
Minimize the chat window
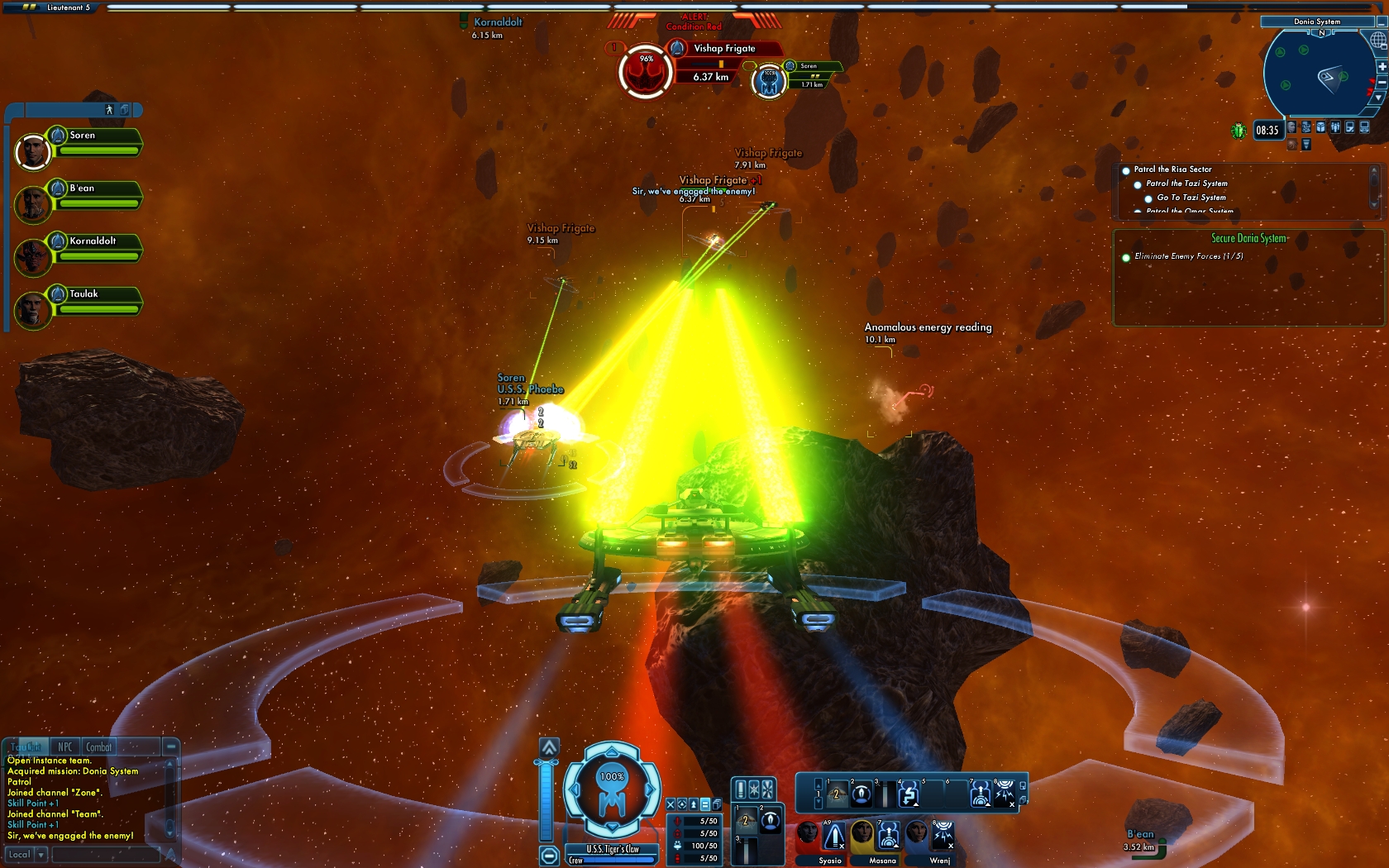170,746
